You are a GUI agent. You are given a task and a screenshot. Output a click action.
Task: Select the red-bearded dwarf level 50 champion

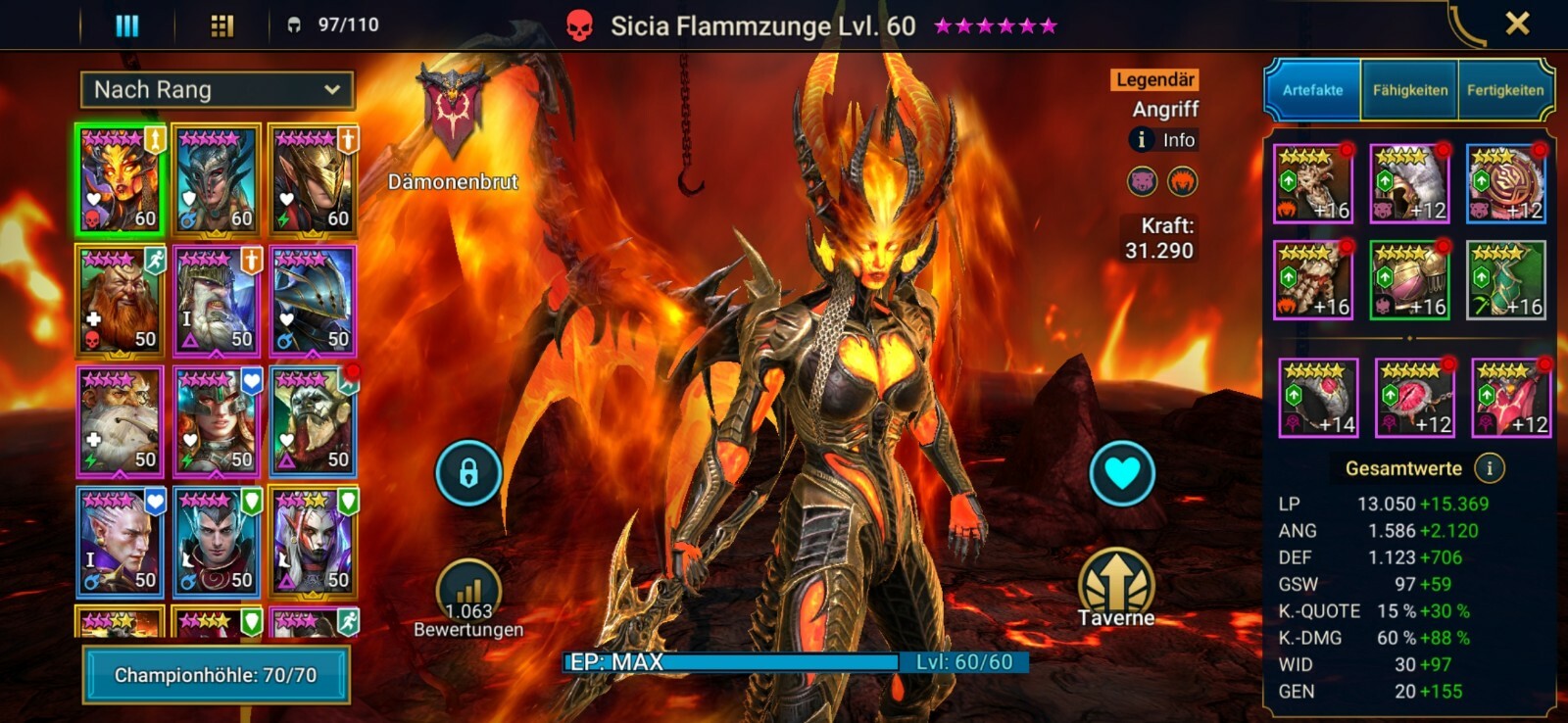click(x=121, y=301)
